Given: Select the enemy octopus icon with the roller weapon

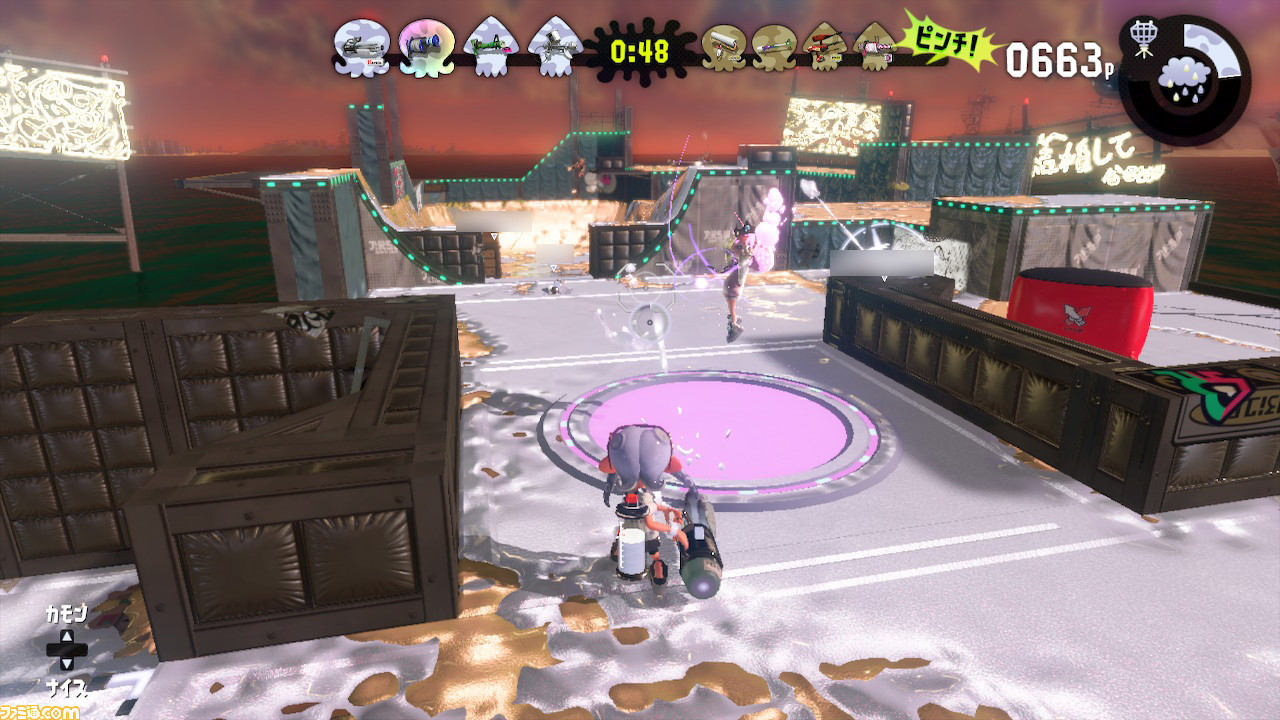Looking at the screenshot, I should (x=725, y=45).
